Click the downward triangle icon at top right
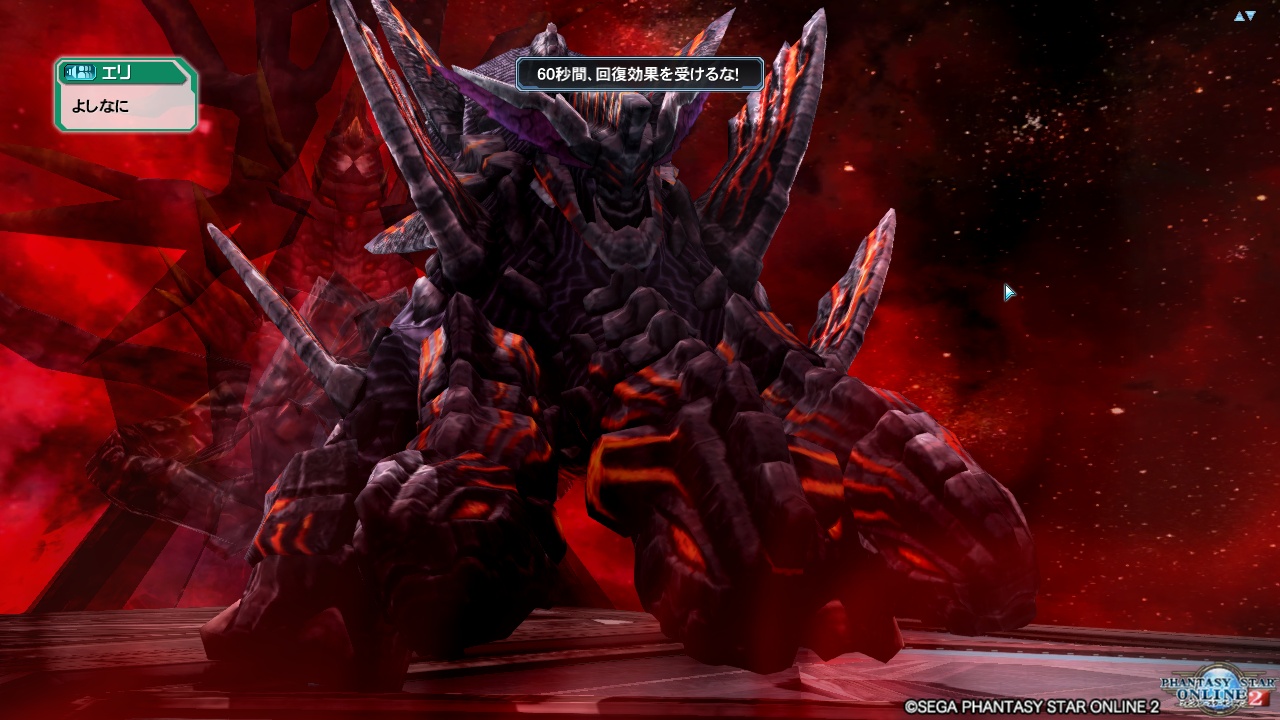 point(1251,15)
